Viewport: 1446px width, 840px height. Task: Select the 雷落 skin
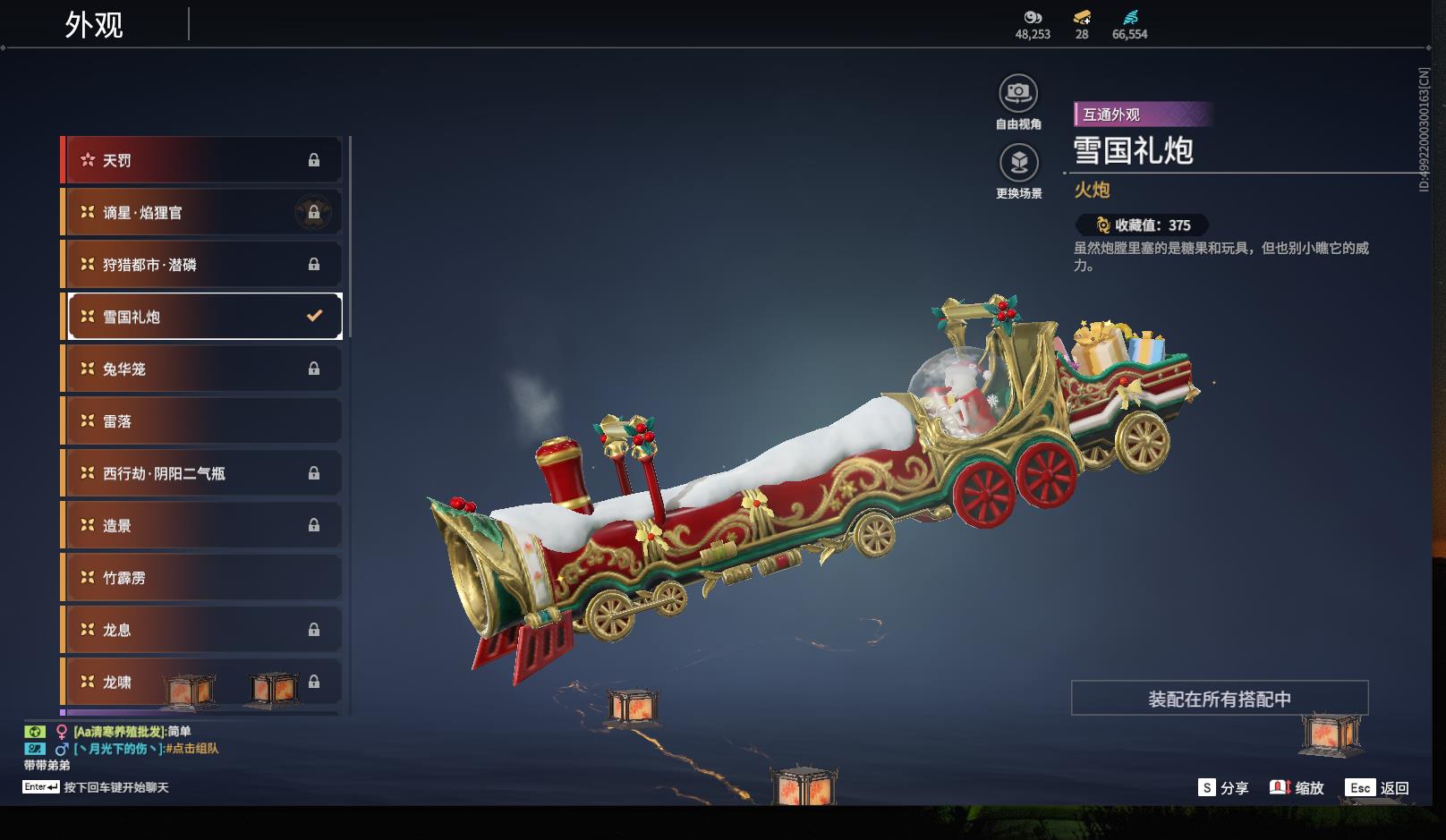(203, 420)
